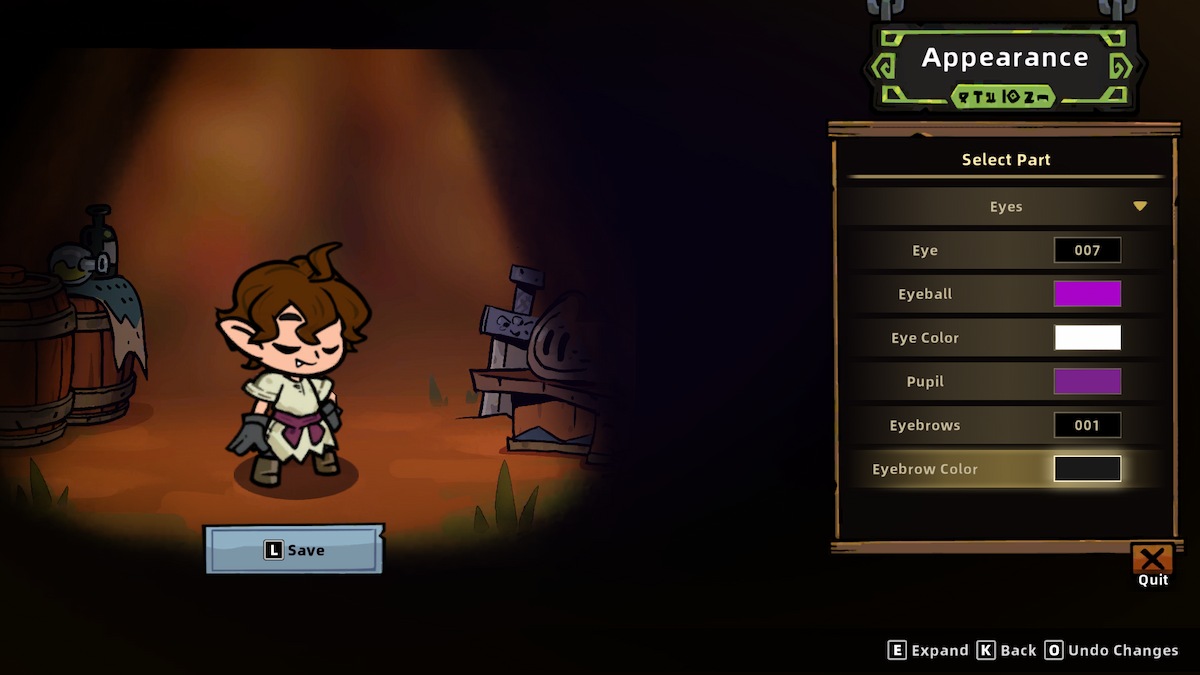Quit the Appearance menu

point(1152,561)
